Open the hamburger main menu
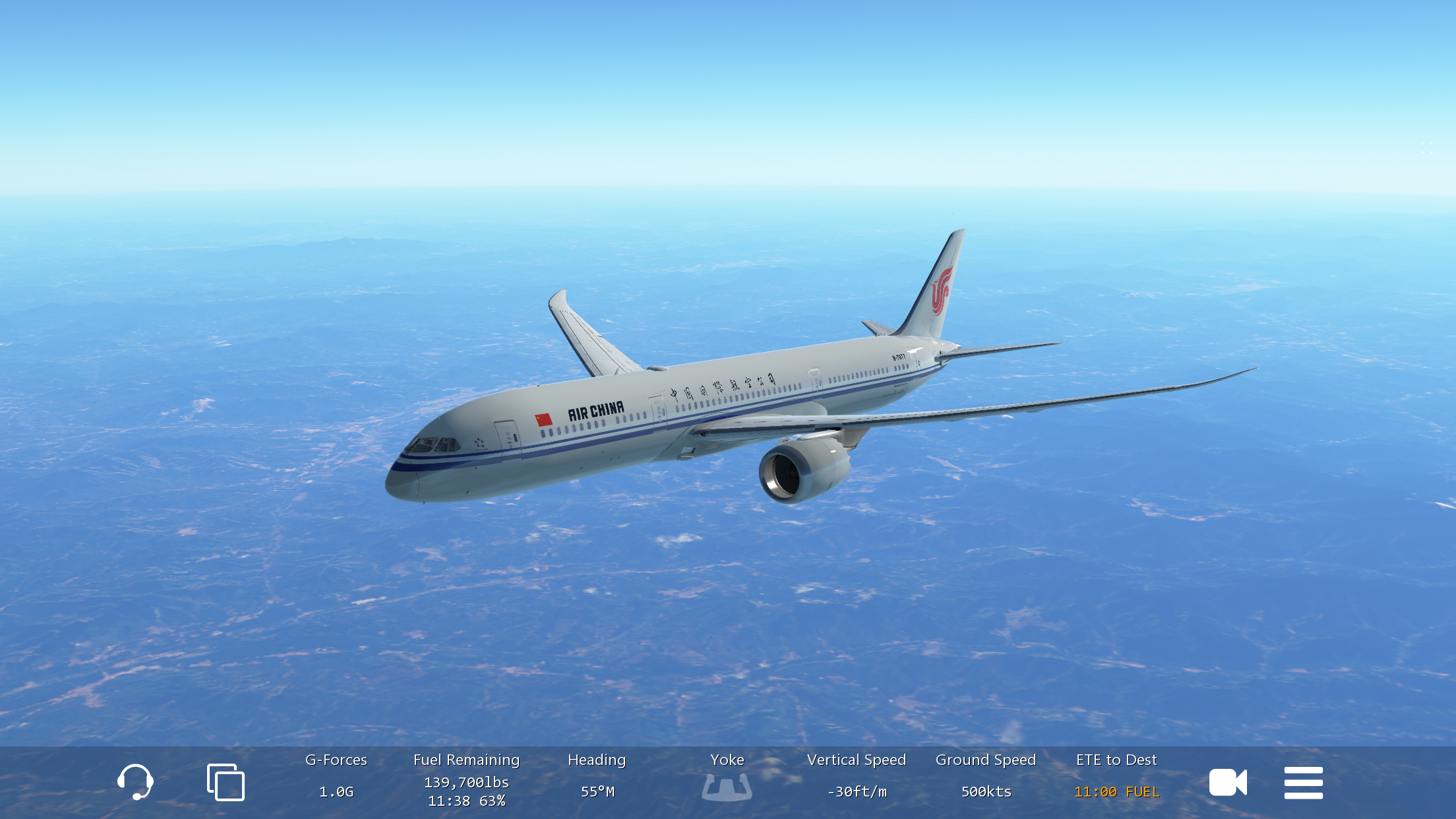This screenshot has height=819, width=1456. point(1303,783)
